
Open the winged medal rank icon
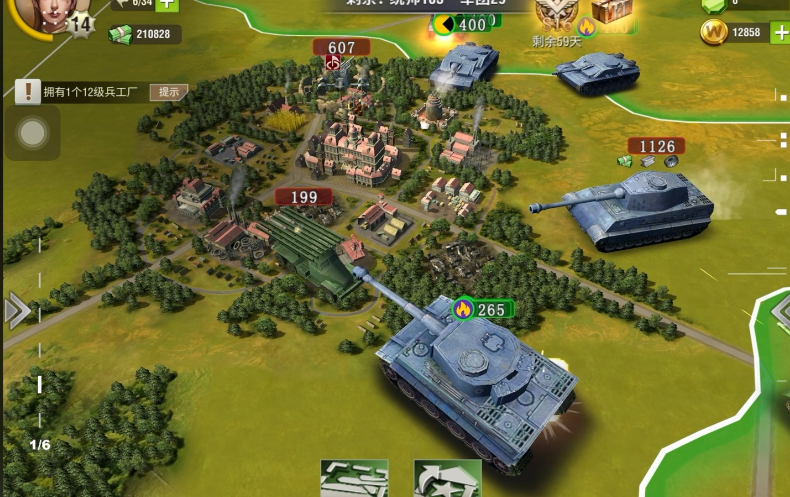[557, 12]
